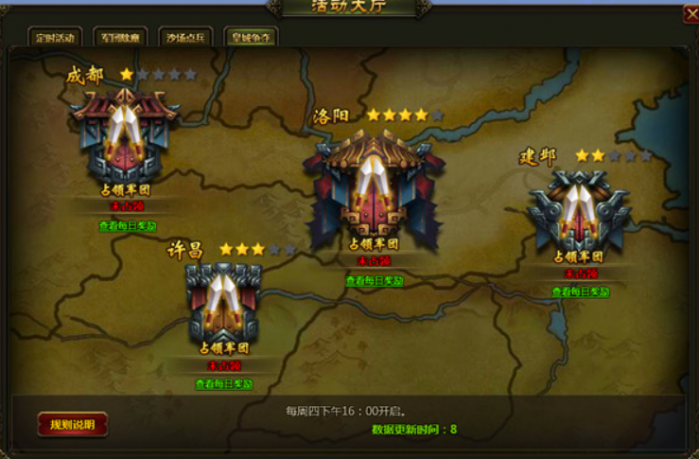
Task: View daily rewards for 建邺
Action: tap(581, 292)
